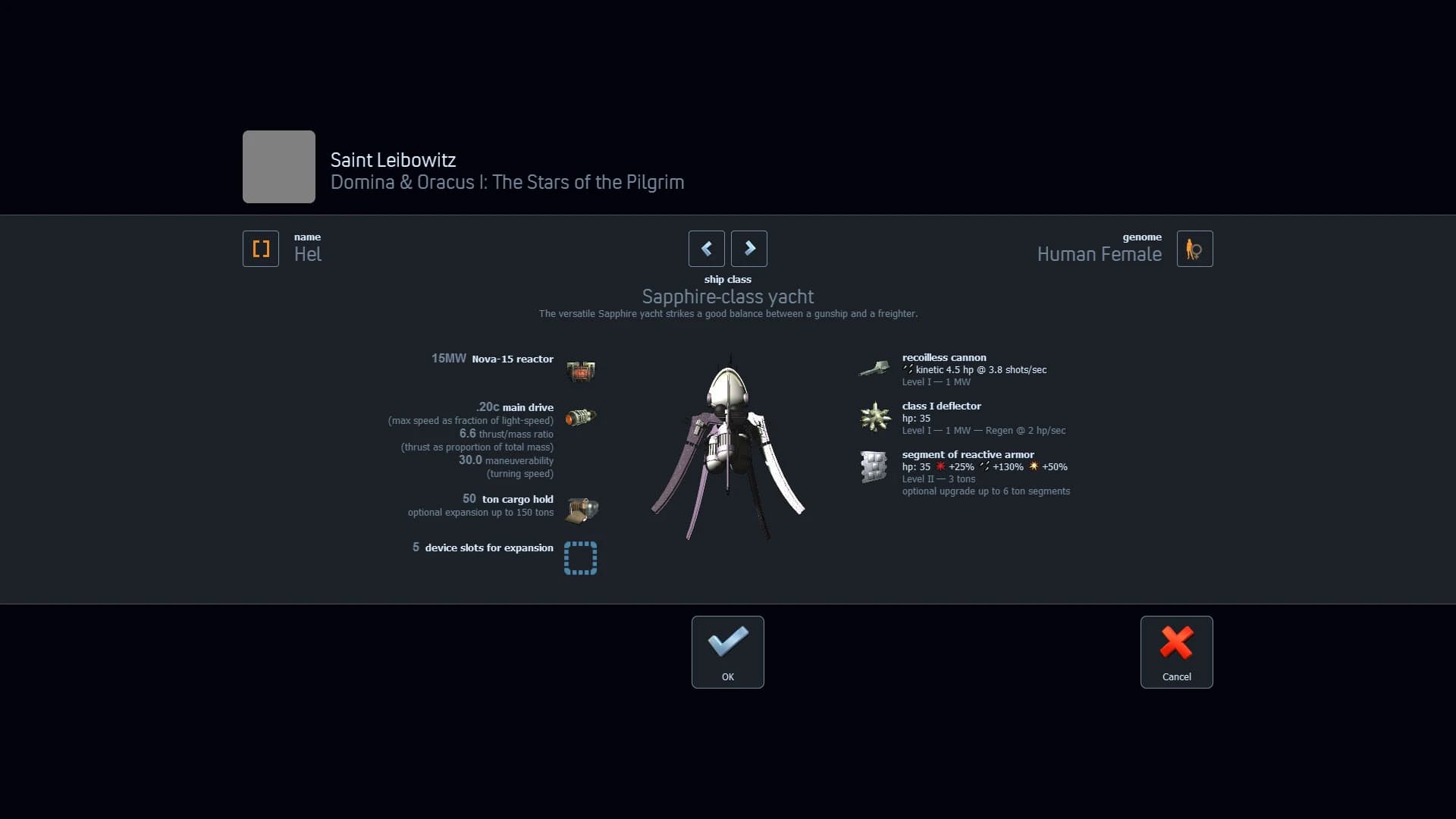1456x819 pixels.
Task: Select the recoilless cannon weapon icon
Action: 875,368
